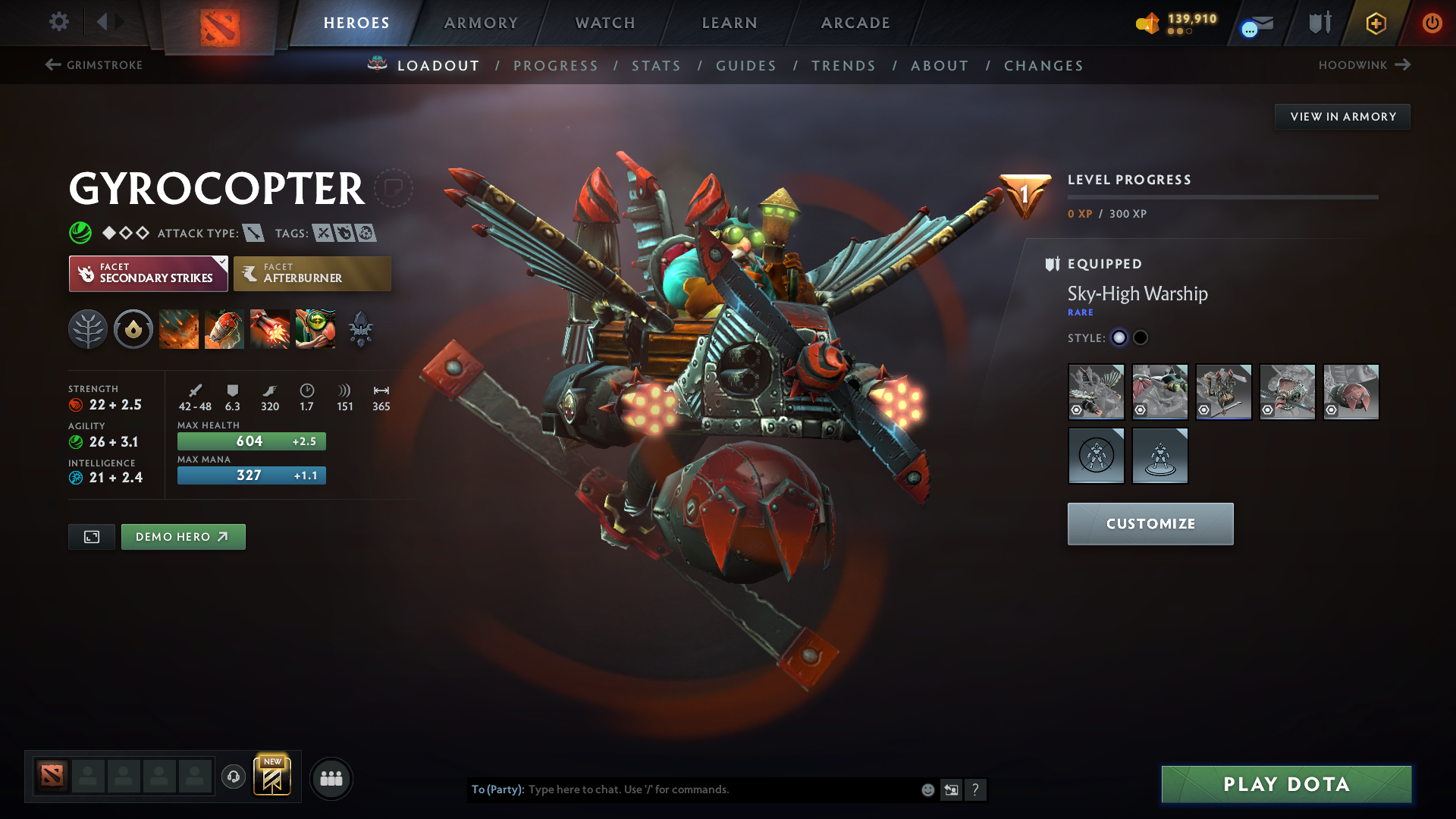Open the GUIDES tab
Image resolution: width=1456 pixels, height=819 pixels.
(x=746, y=66)
